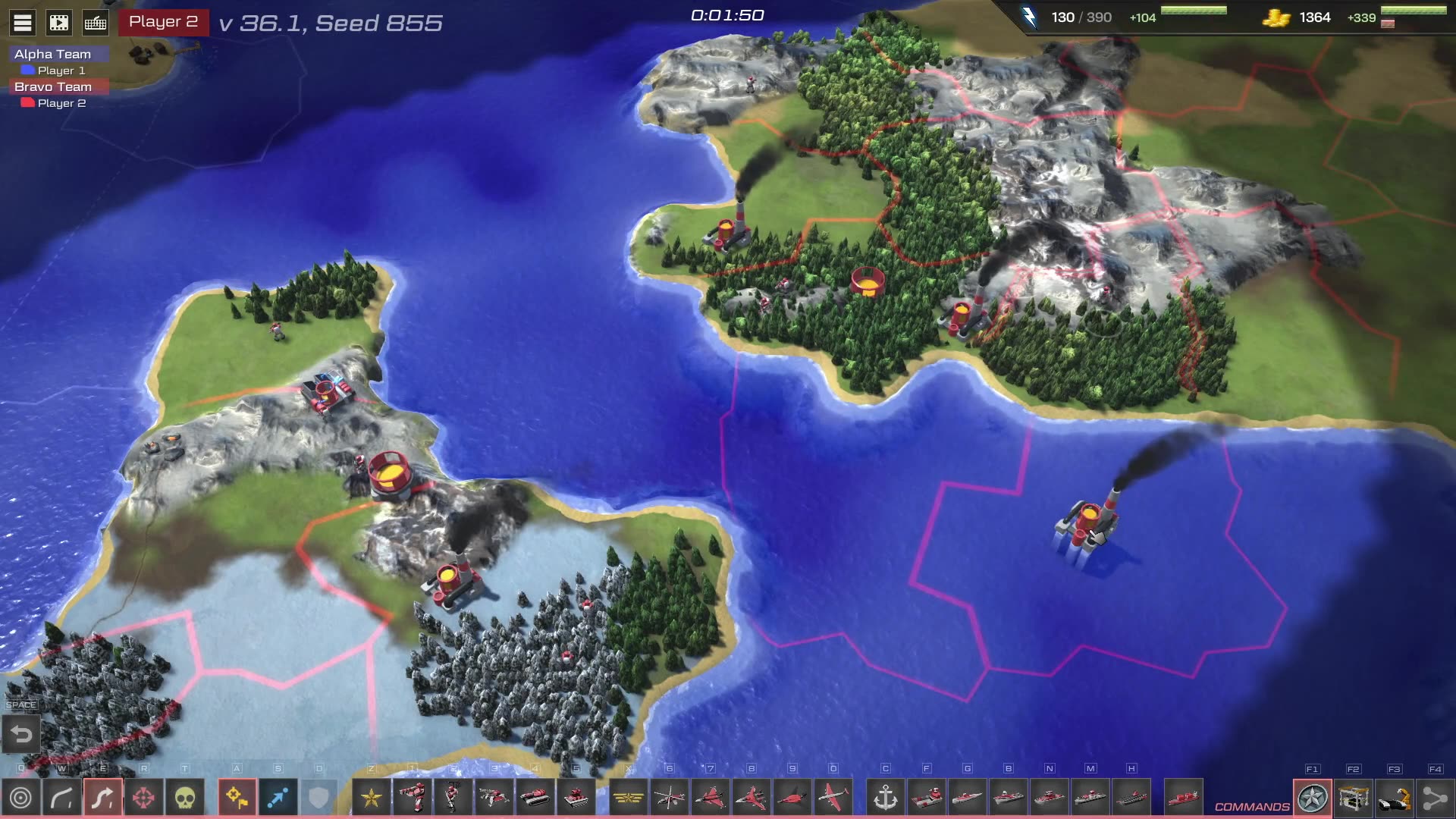
Task: Select the gold star land units category
Action: coord(372,798)
